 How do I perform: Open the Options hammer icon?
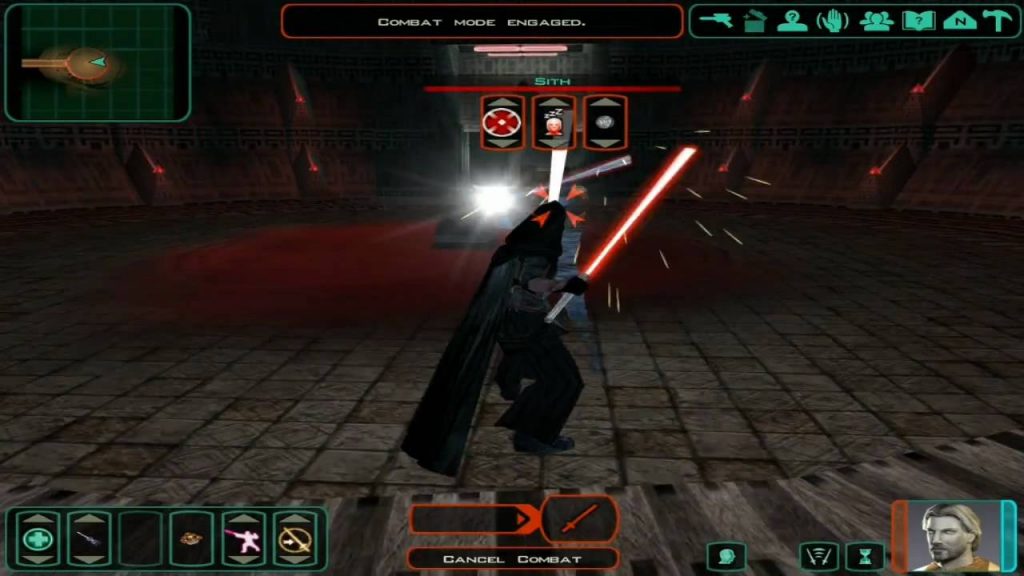coord(995,21)
